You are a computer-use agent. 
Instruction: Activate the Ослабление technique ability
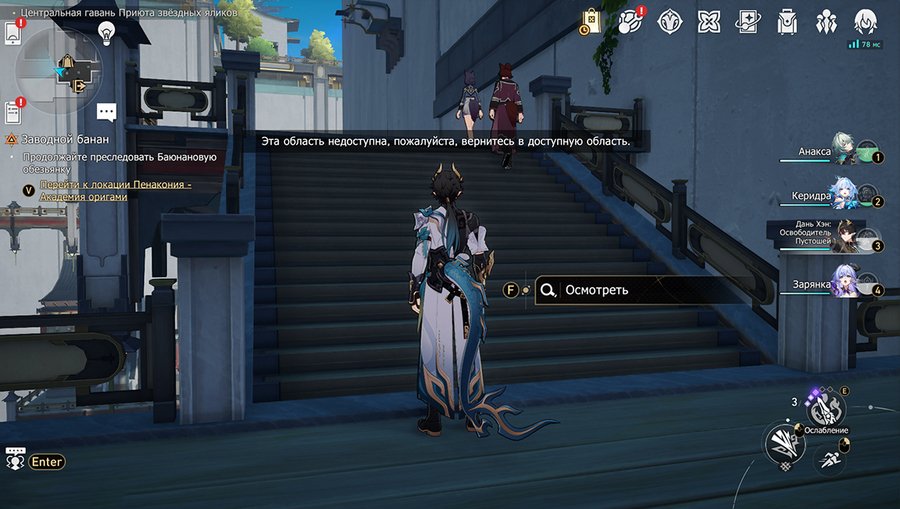pyautogui.click(x=825, y=409)
